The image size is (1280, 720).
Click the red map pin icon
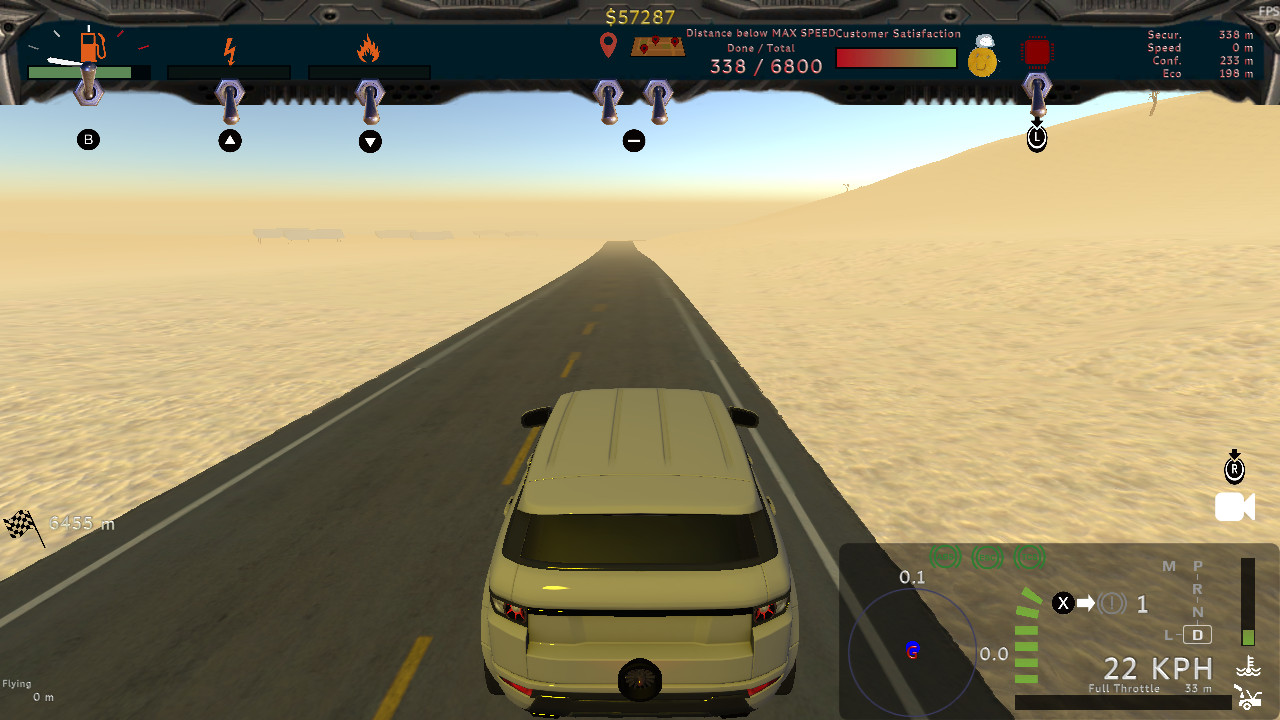(608, 45)
